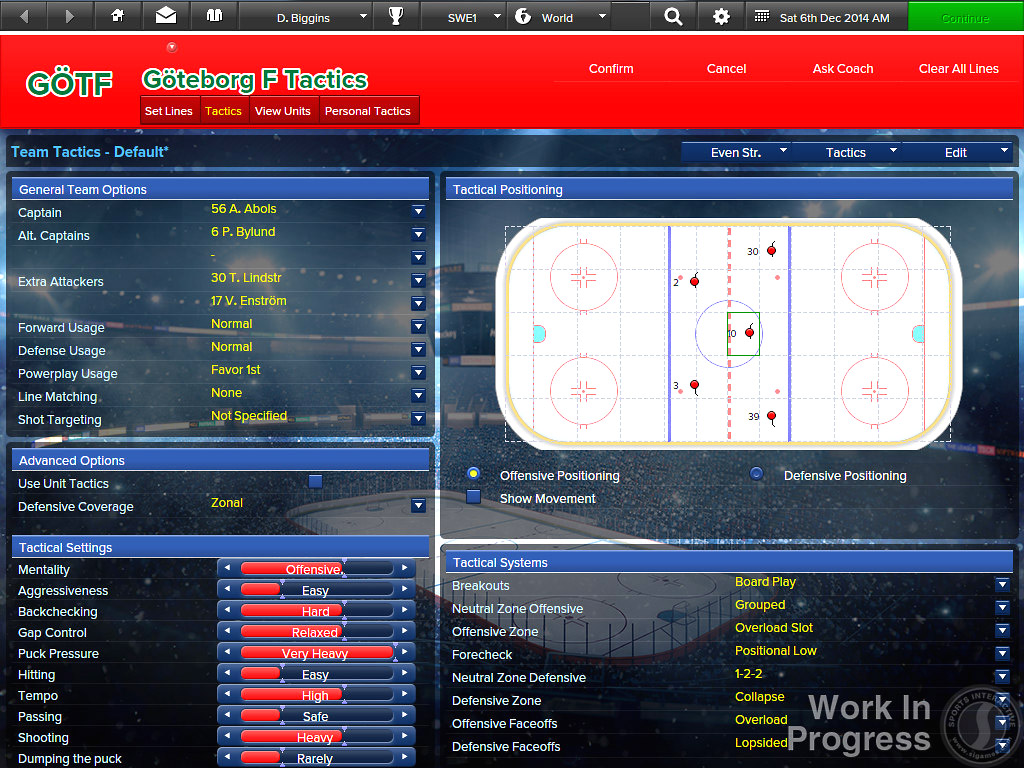Change the Line Matching dropdown
Image resolution: width=1024 pixels, height=768 pixels.
(x=418, y=396)
